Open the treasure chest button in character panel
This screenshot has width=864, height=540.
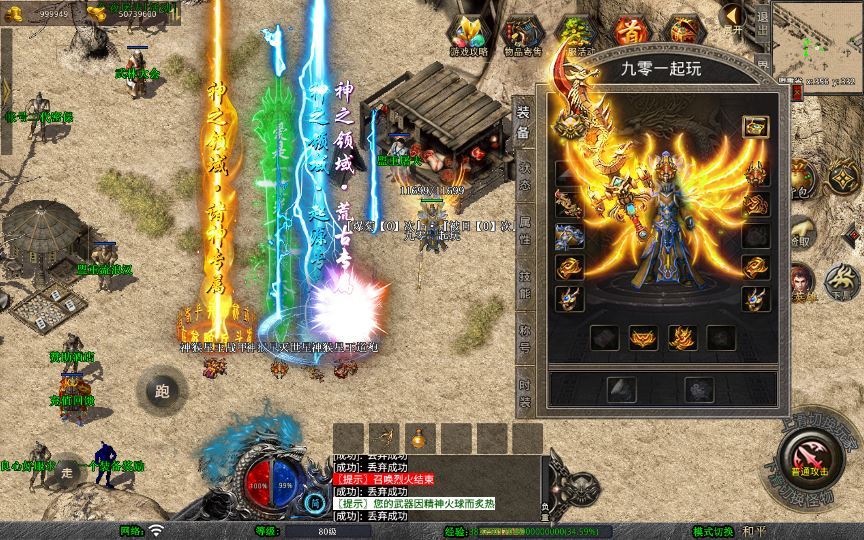coord(755,127)
